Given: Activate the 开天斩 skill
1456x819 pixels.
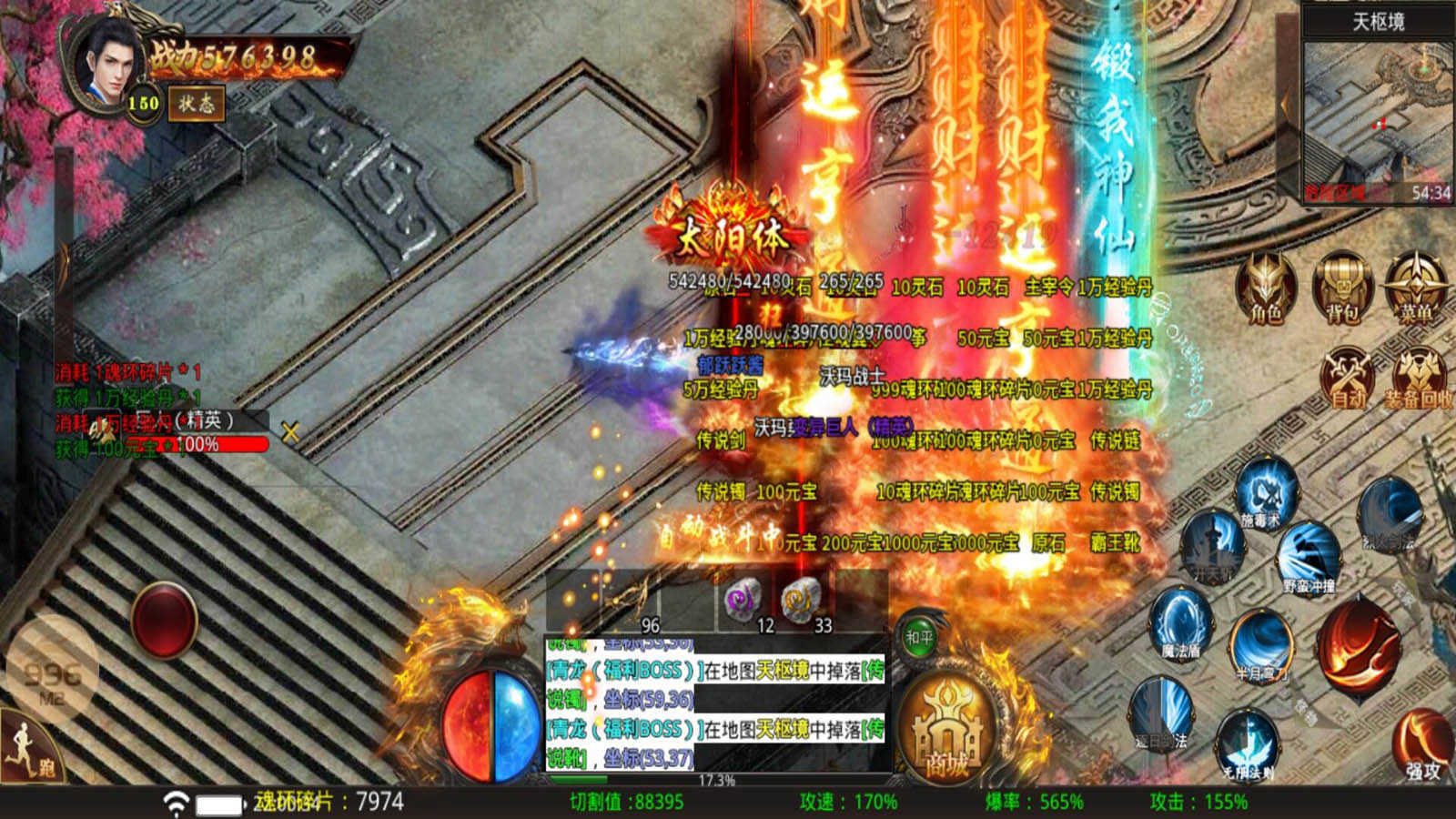Looking at the screenshot, I should pos(1213,546).
